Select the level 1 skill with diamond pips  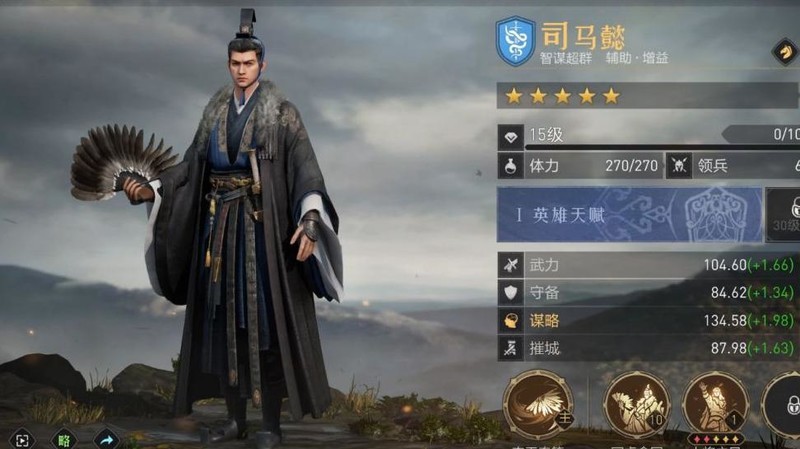point(714,404)
